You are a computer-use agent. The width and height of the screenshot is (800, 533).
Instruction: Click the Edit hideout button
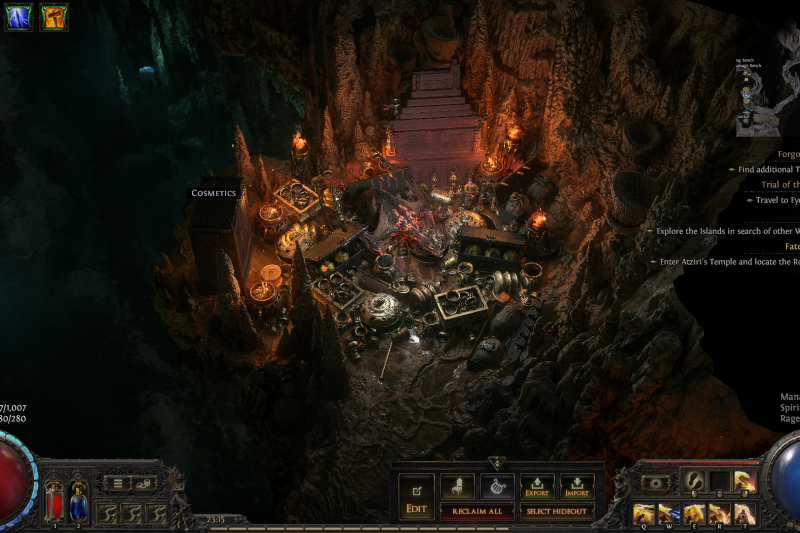click(x=416, y=496)
